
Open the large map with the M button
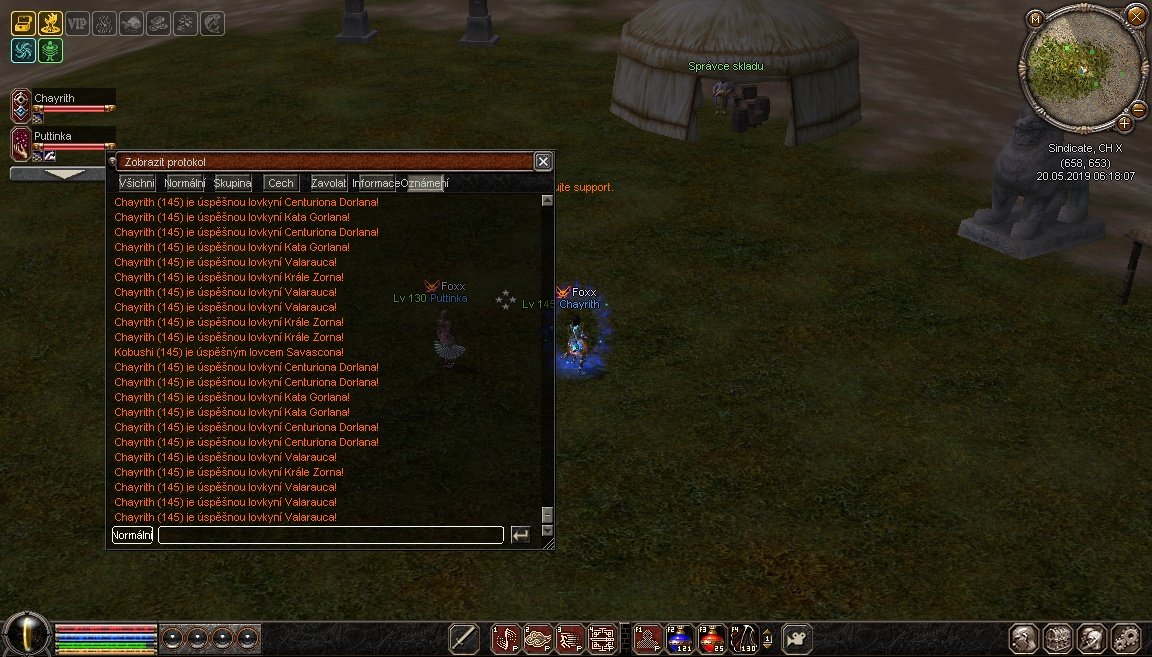pyautogui.click(x=1035, y=19)
